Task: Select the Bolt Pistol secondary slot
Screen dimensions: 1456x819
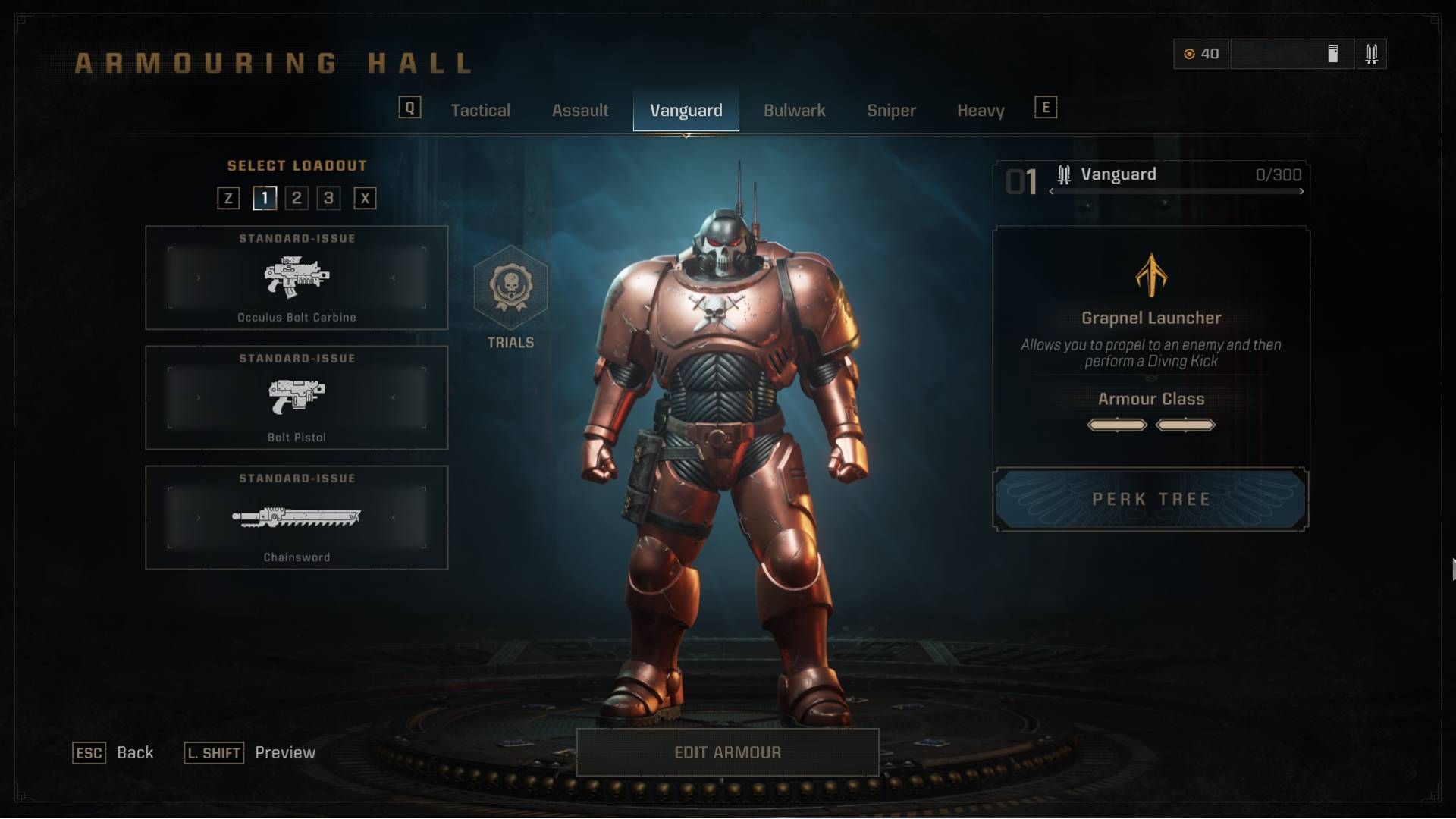Action: point(297,398)
